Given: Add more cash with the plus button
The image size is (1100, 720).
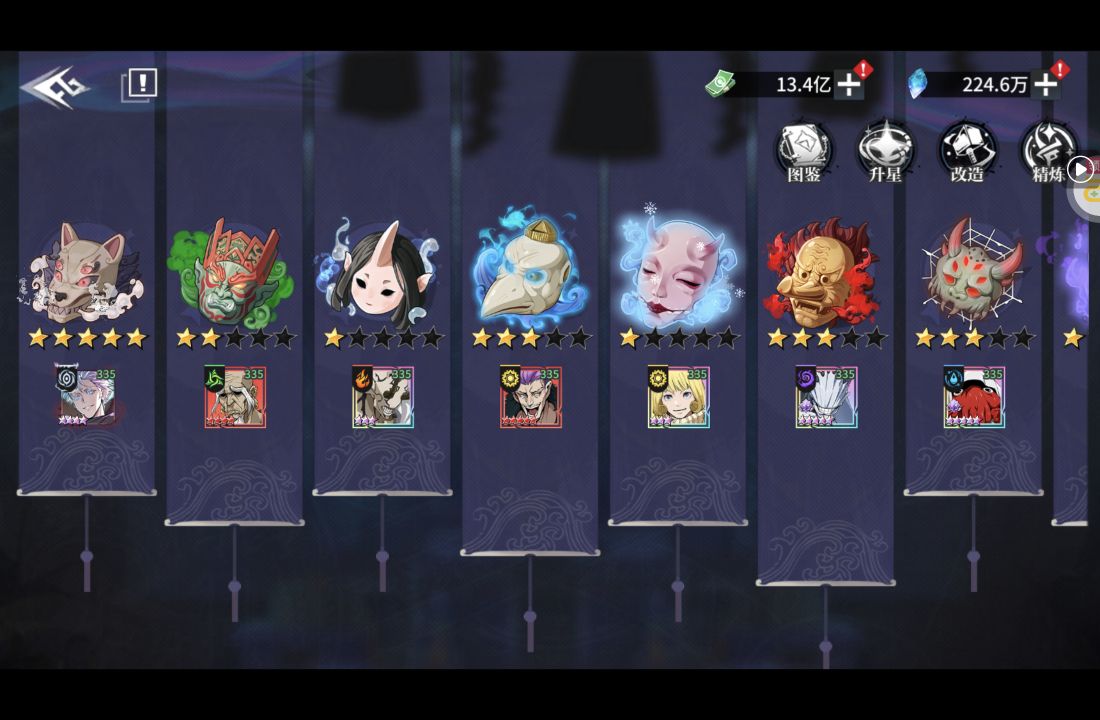Looking at the screenshot, I should [849, 84].
